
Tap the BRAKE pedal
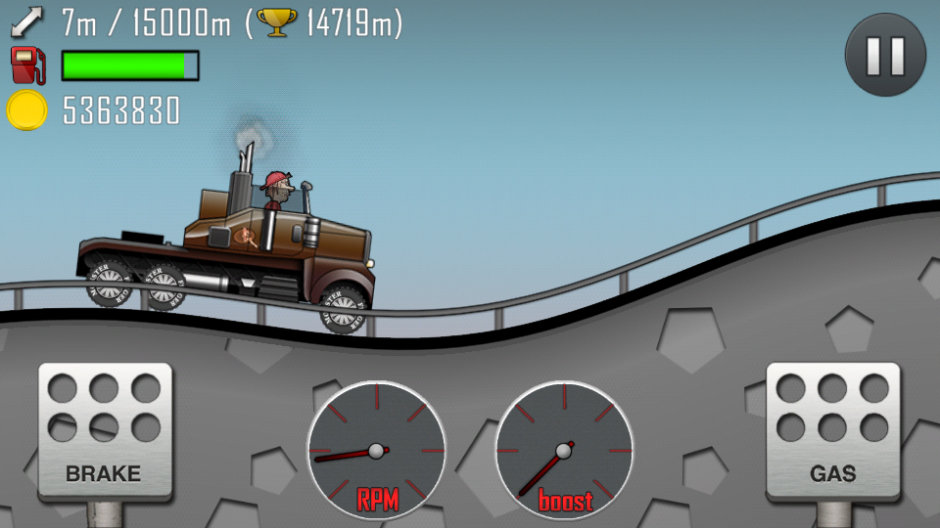[104, 432]
